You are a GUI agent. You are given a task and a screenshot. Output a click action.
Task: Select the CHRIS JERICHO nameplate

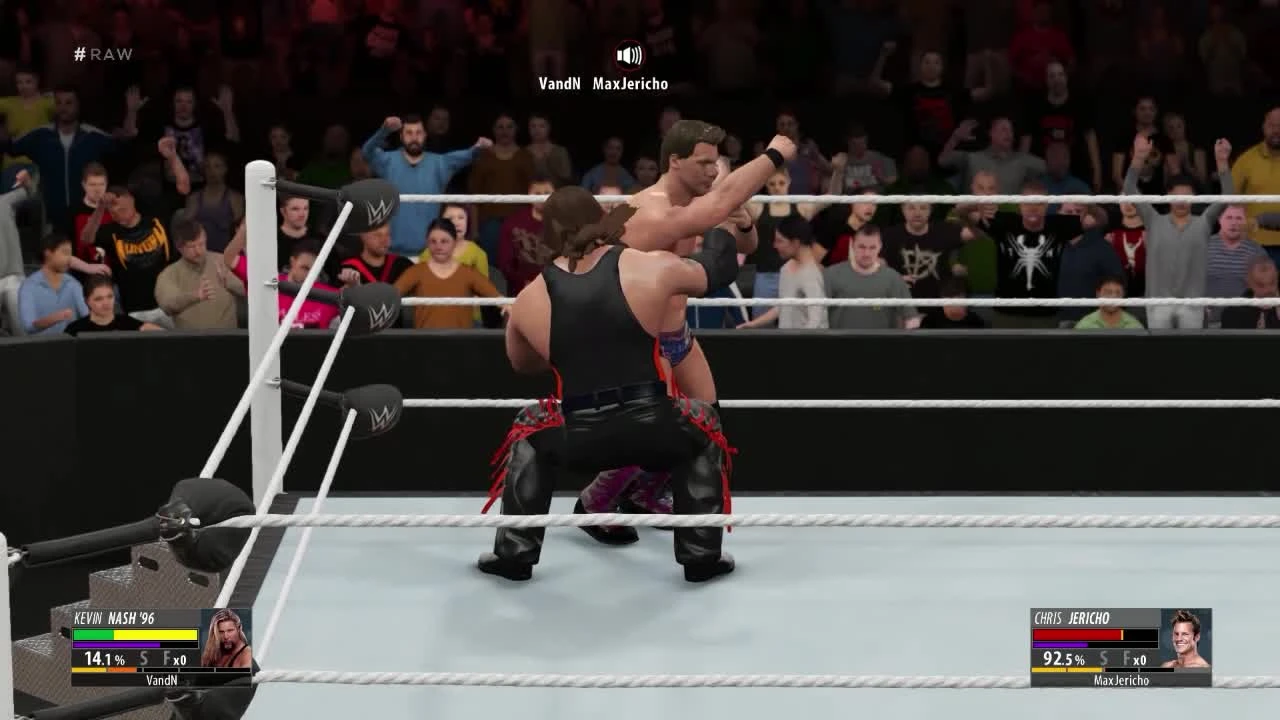(x=1072, y=617)
